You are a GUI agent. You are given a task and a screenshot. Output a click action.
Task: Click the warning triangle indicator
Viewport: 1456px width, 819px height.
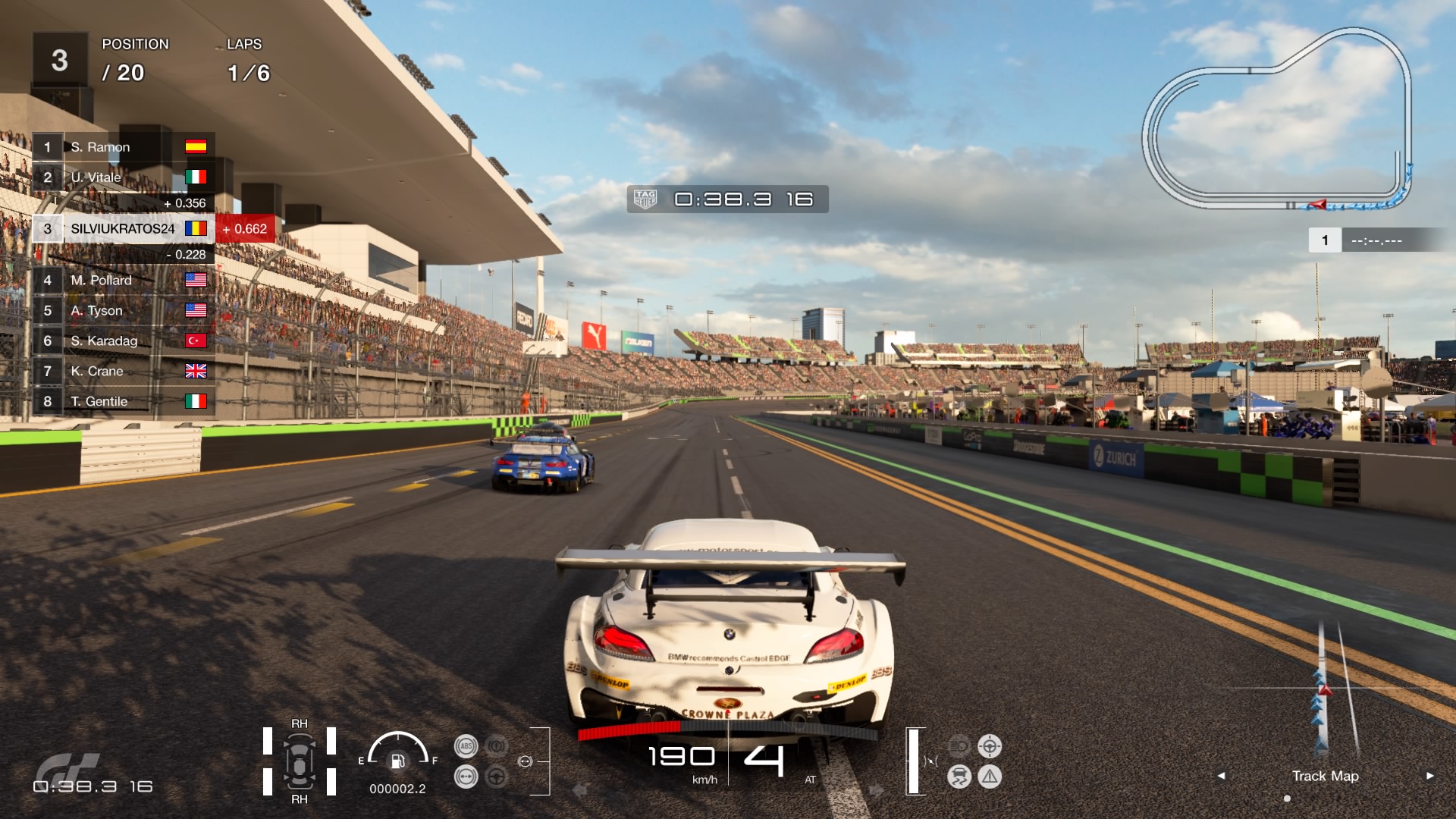(x=990, y=777)
